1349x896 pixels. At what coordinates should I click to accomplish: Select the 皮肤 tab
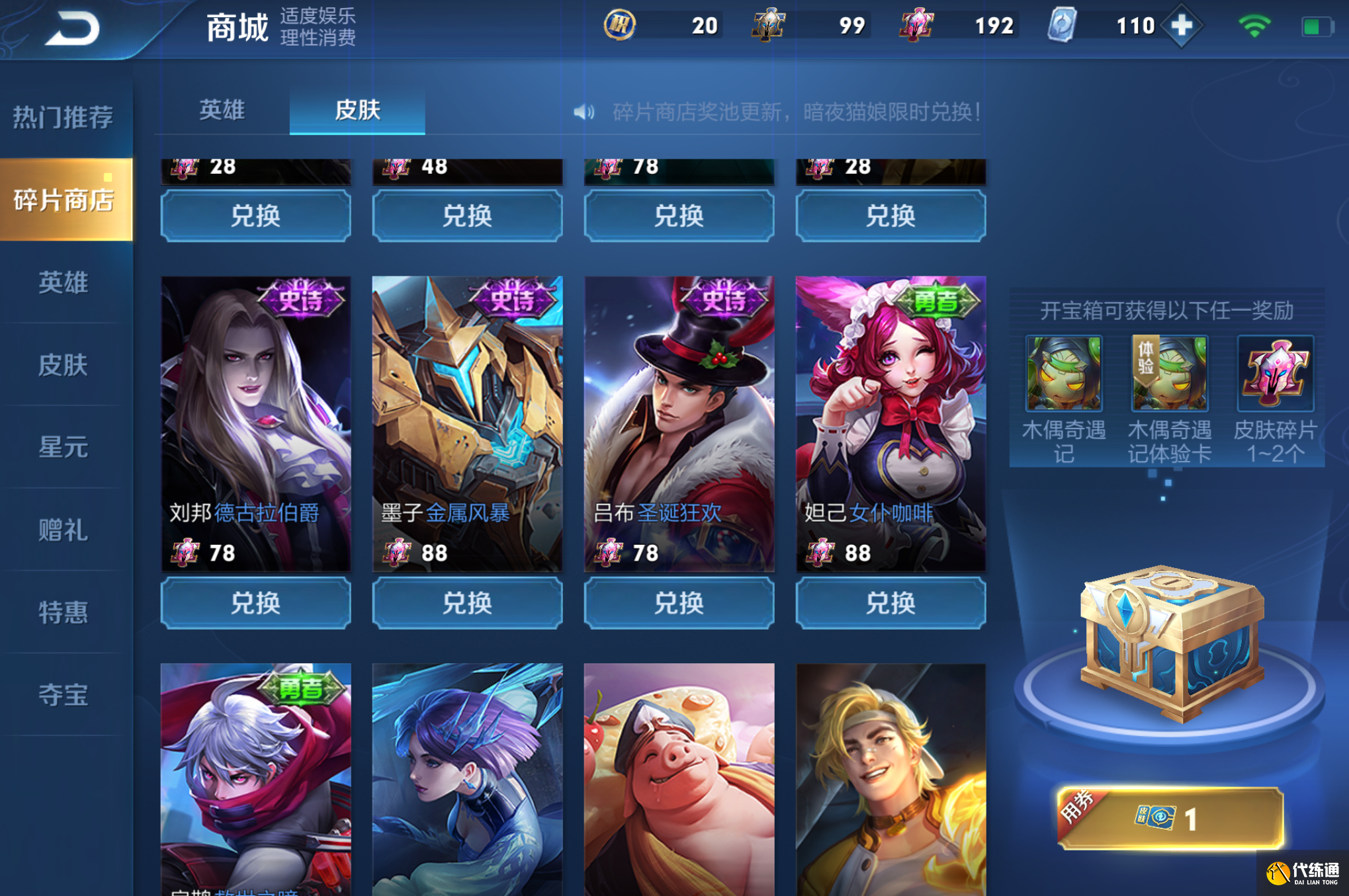point(357,110)
